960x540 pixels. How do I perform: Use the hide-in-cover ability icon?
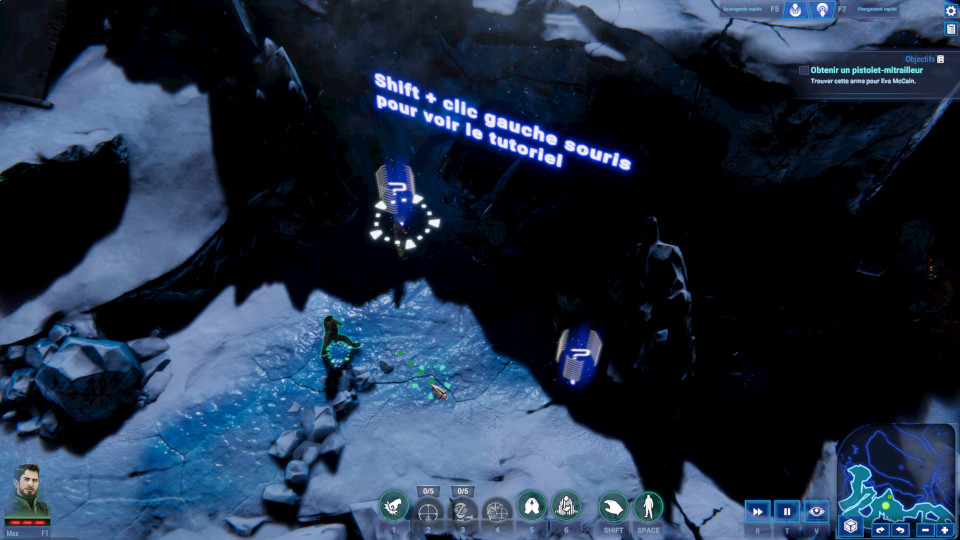pos(565,506)
